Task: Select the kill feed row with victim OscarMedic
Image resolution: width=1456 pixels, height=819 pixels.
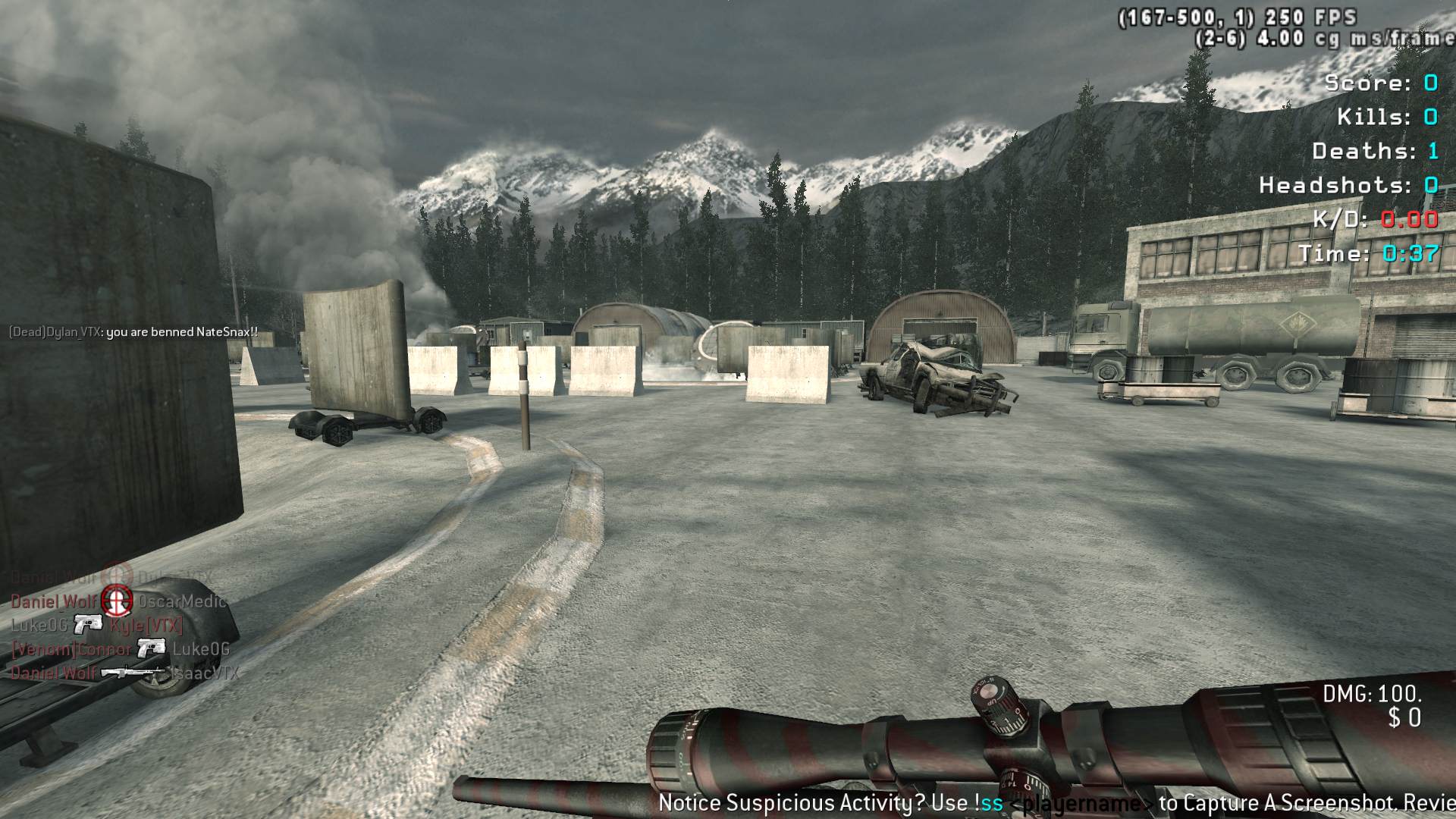Action: tap(118, 601)
